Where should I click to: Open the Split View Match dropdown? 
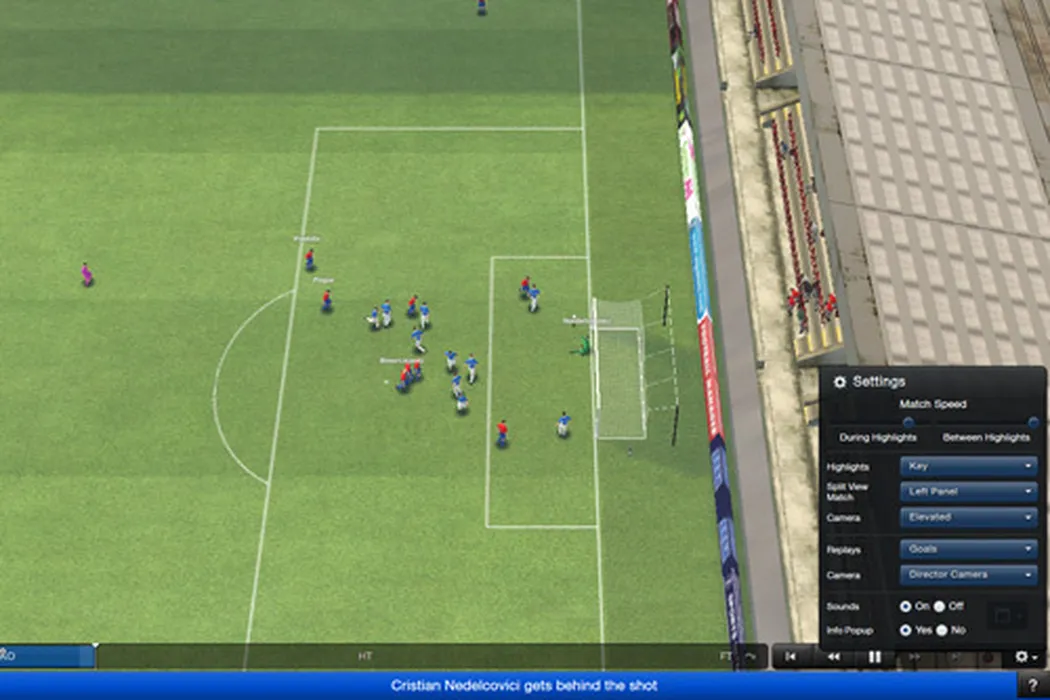(968, 492)
